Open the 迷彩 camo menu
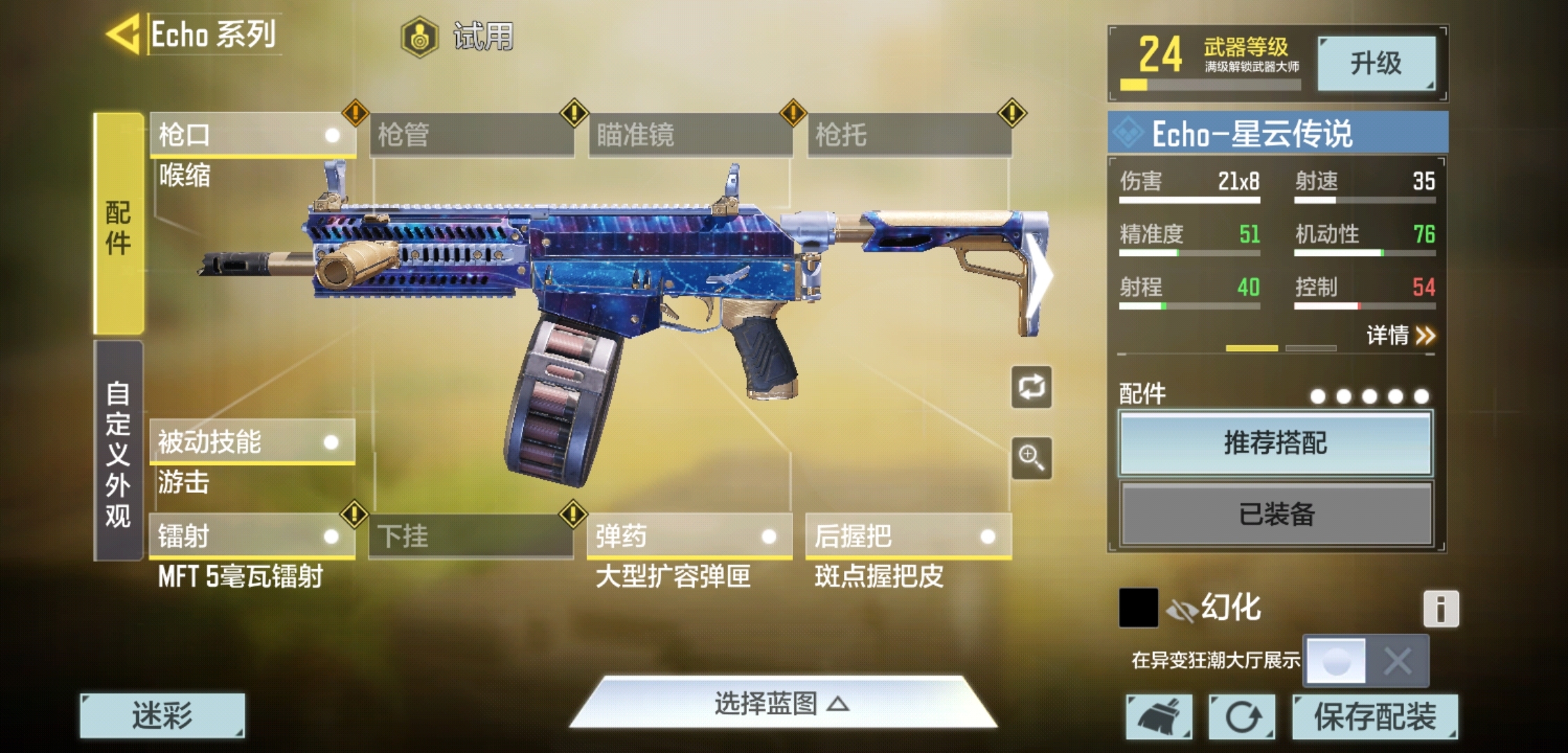1568x753 pixels. tap(163, 715)
